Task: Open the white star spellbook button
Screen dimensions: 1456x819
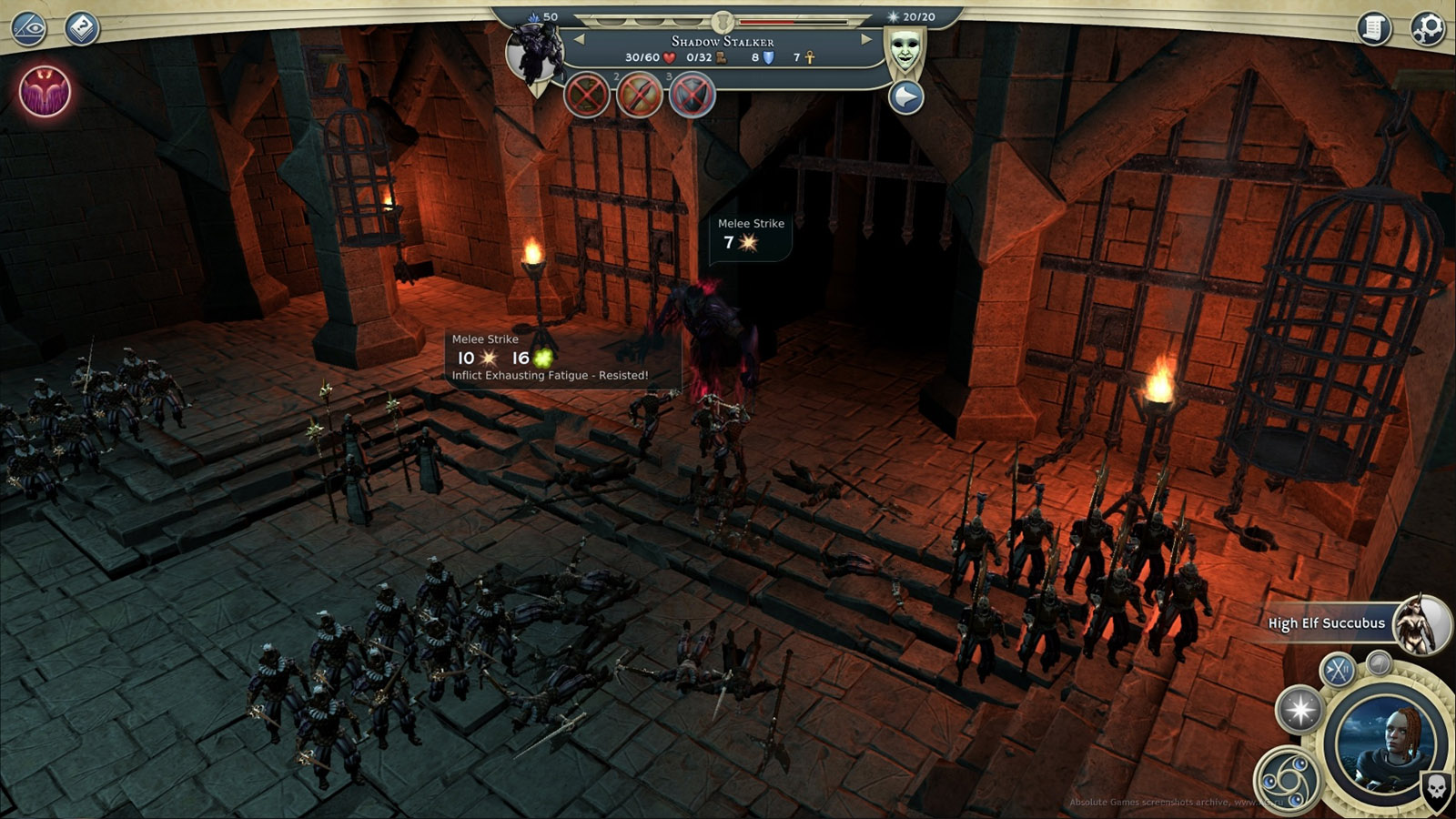Action: click(x=1300, y=710)
